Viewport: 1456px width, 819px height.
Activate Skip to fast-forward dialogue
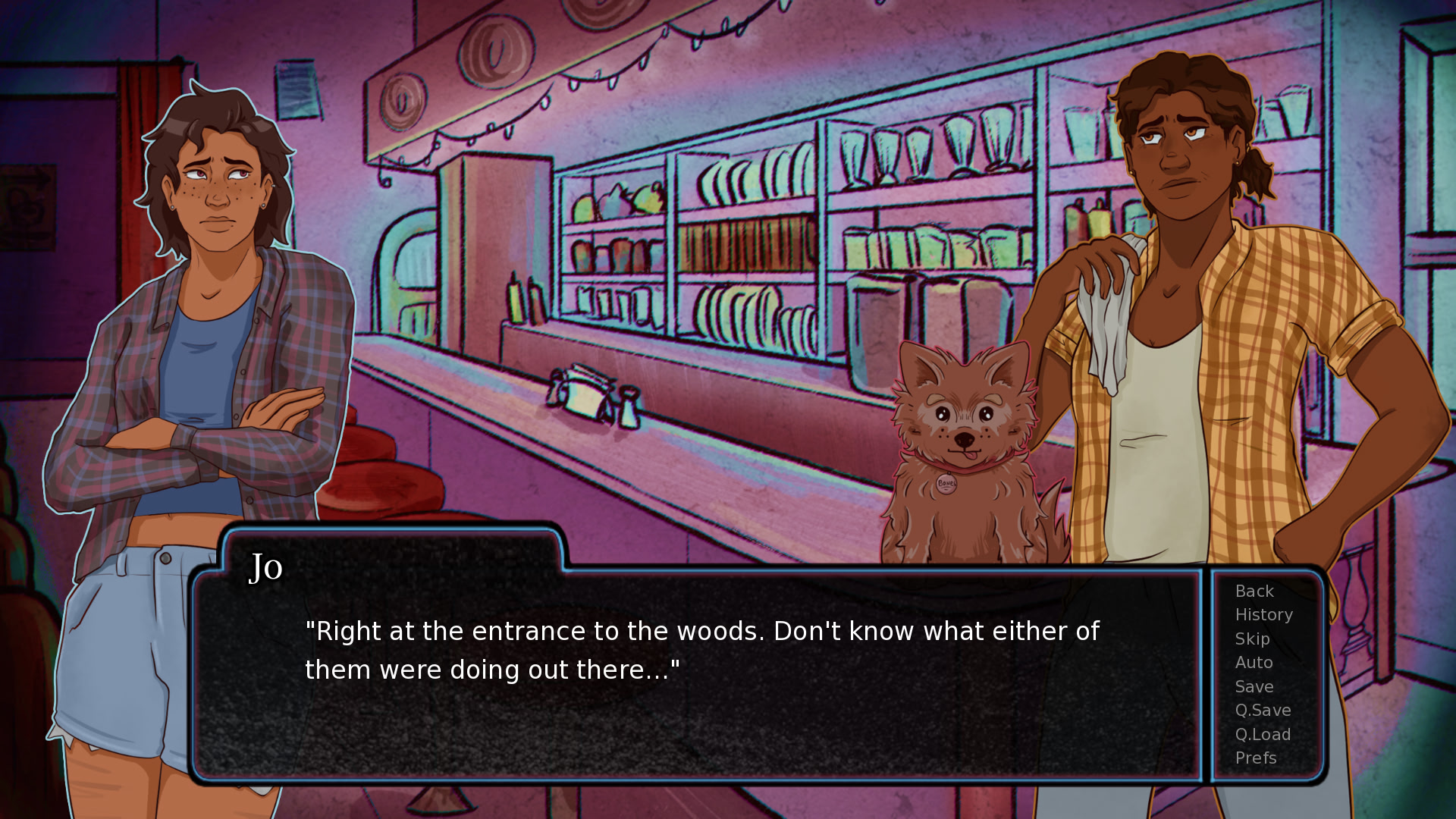pos(1252,639)
